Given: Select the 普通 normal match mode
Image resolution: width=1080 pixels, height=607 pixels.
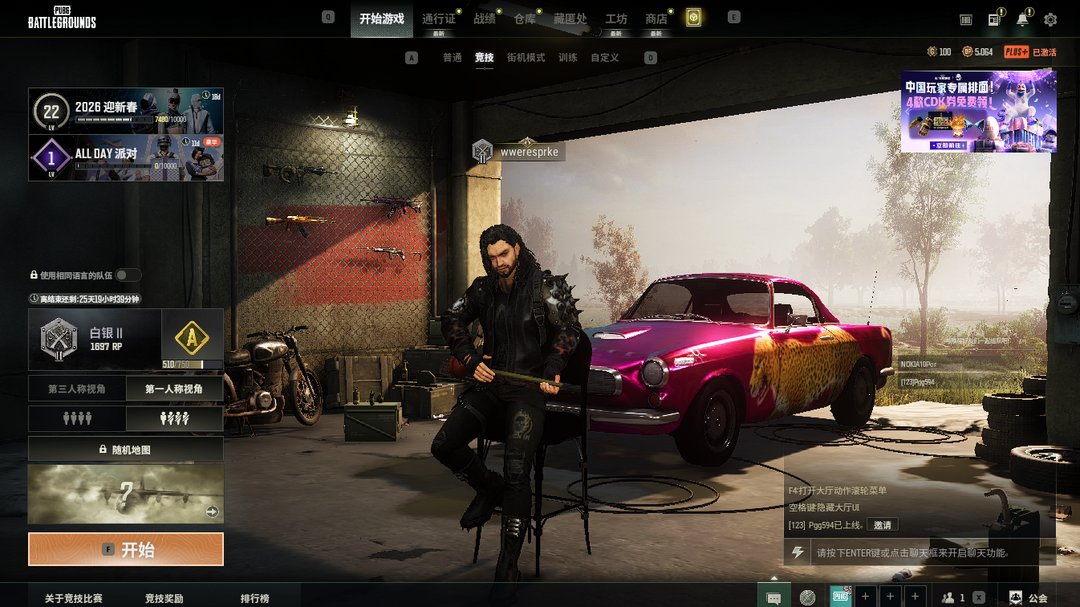Looking at the screenshot, I should coord(452,58).
